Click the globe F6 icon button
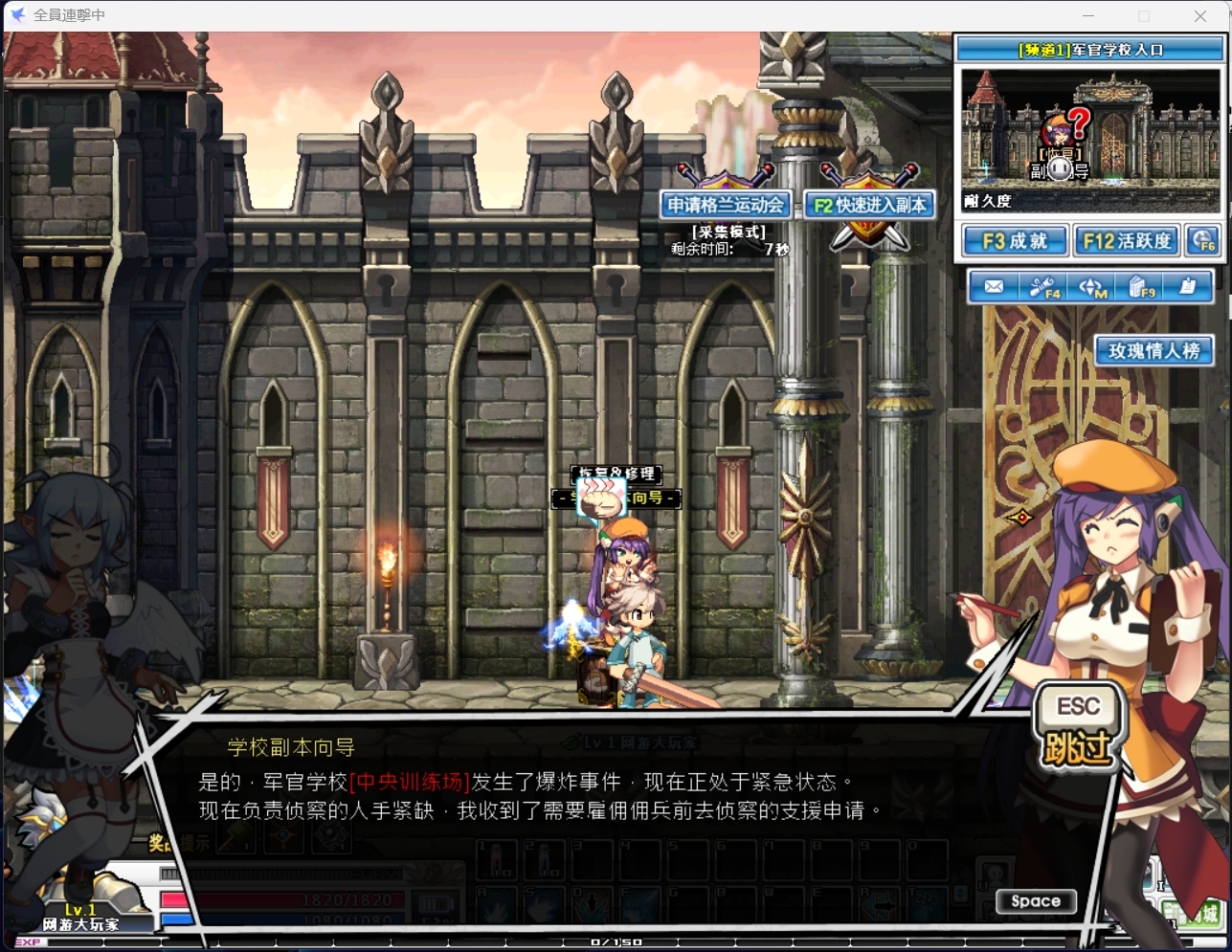The width and height of the screenshot is (1232, 952). click(1202, 241)
